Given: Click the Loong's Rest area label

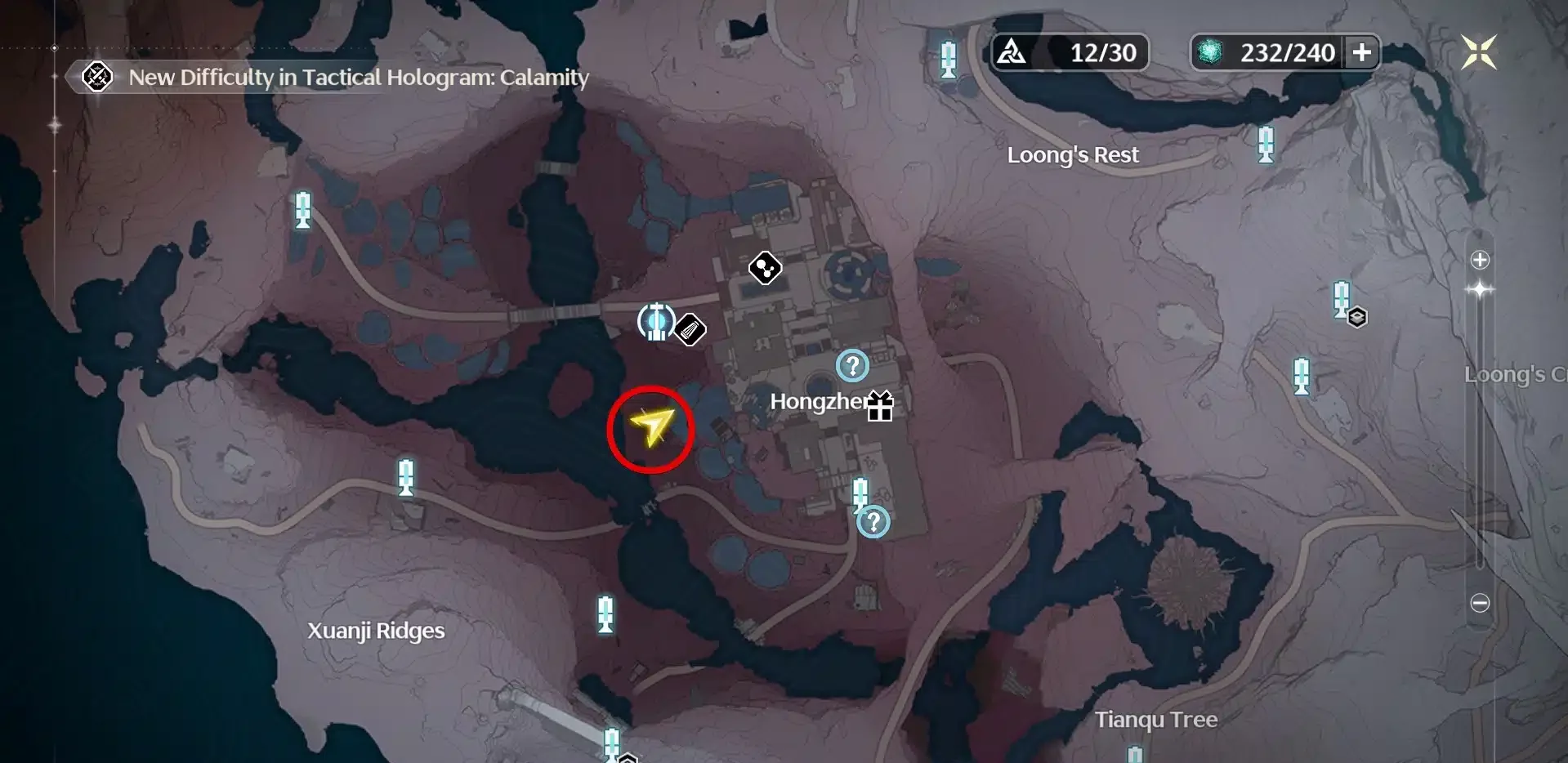Looking at the screenshot, I should point(1072,155).
